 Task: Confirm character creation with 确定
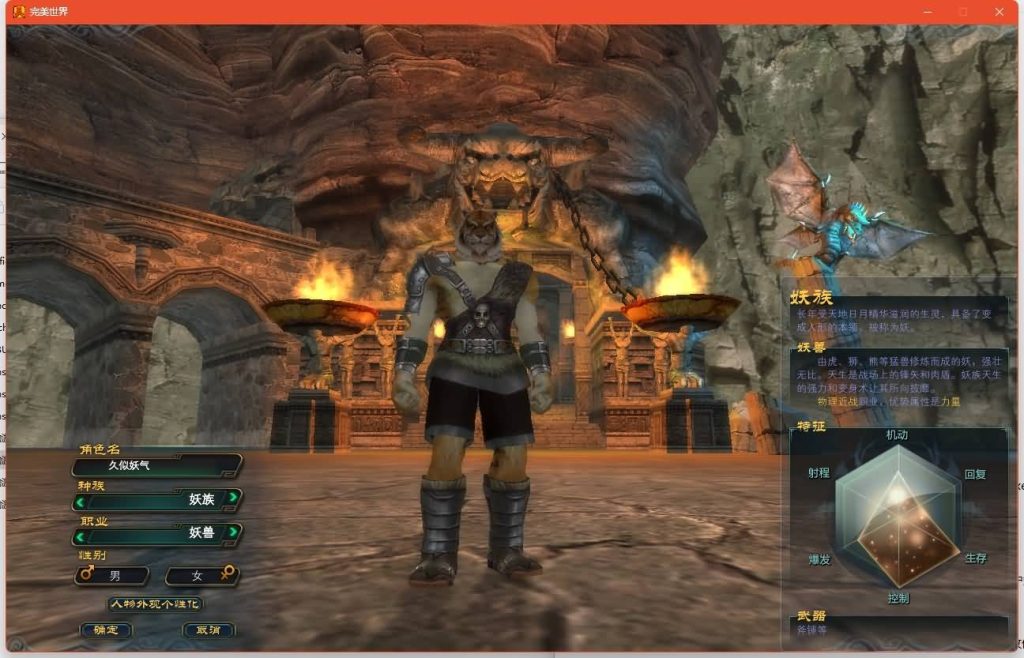coord(106,630)
